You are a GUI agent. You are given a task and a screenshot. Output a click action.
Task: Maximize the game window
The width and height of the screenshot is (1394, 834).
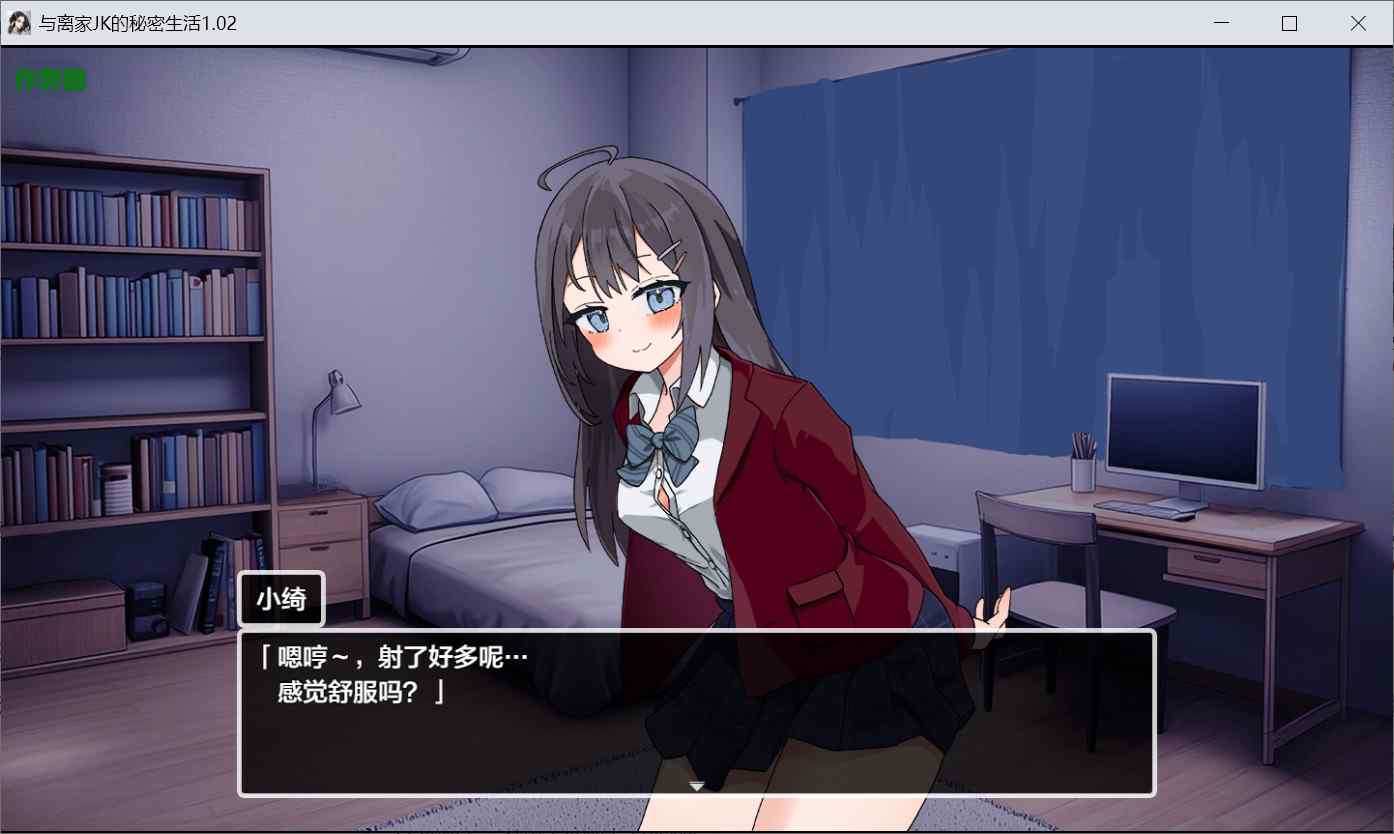(x=1289, y=24)
